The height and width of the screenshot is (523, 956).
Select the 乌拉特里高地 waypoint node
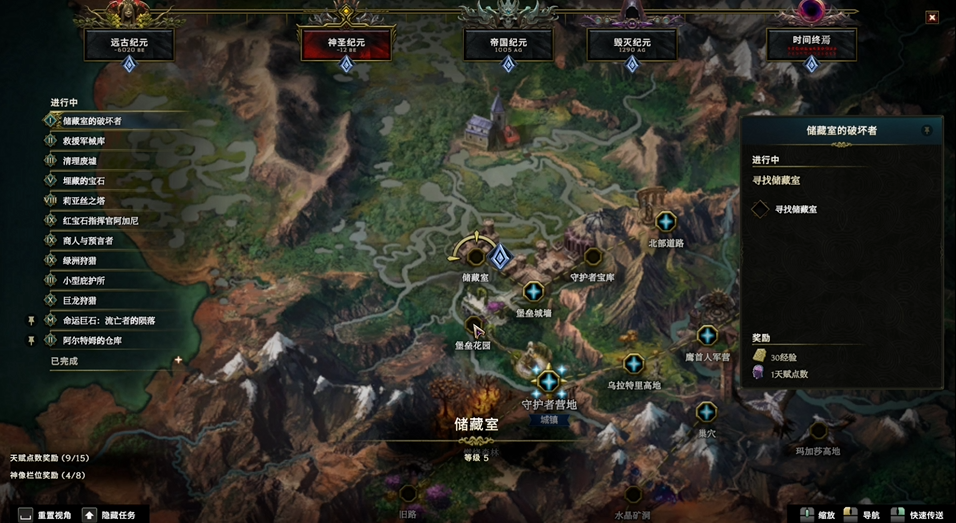[632, 363]
